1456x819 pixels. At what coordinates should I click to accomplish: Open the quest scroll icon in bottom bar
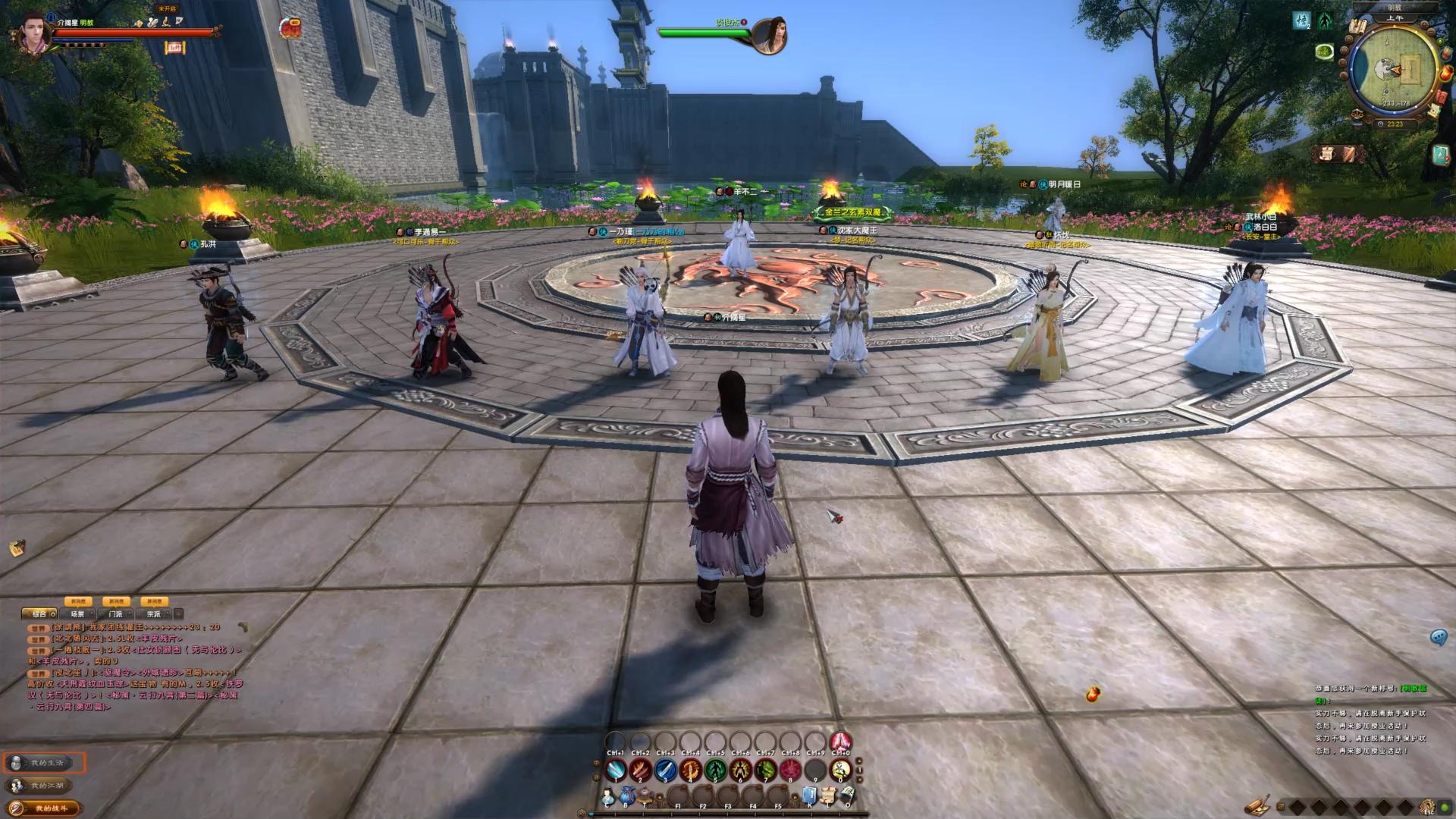pyautogui.click(x=828, y=796)
